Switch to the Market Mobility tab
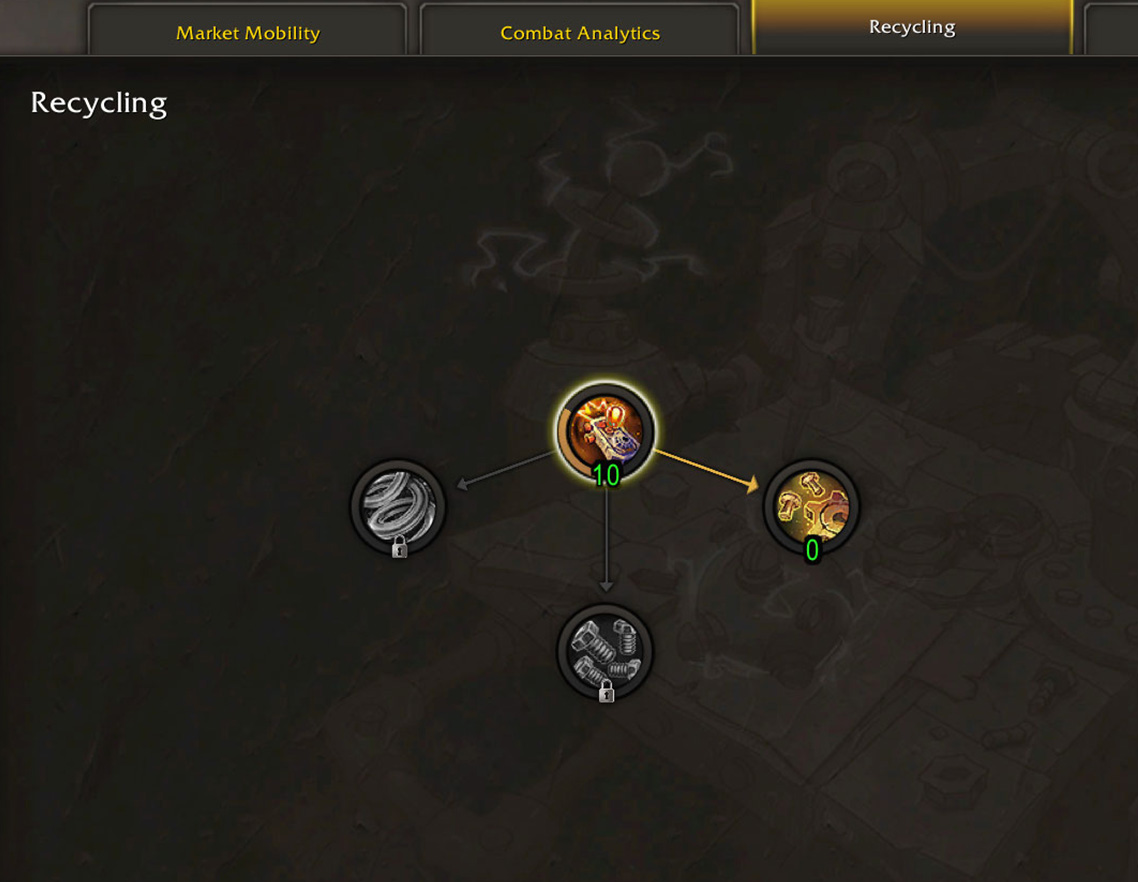This screenshot has width=1138, height=882. [247, 32]
